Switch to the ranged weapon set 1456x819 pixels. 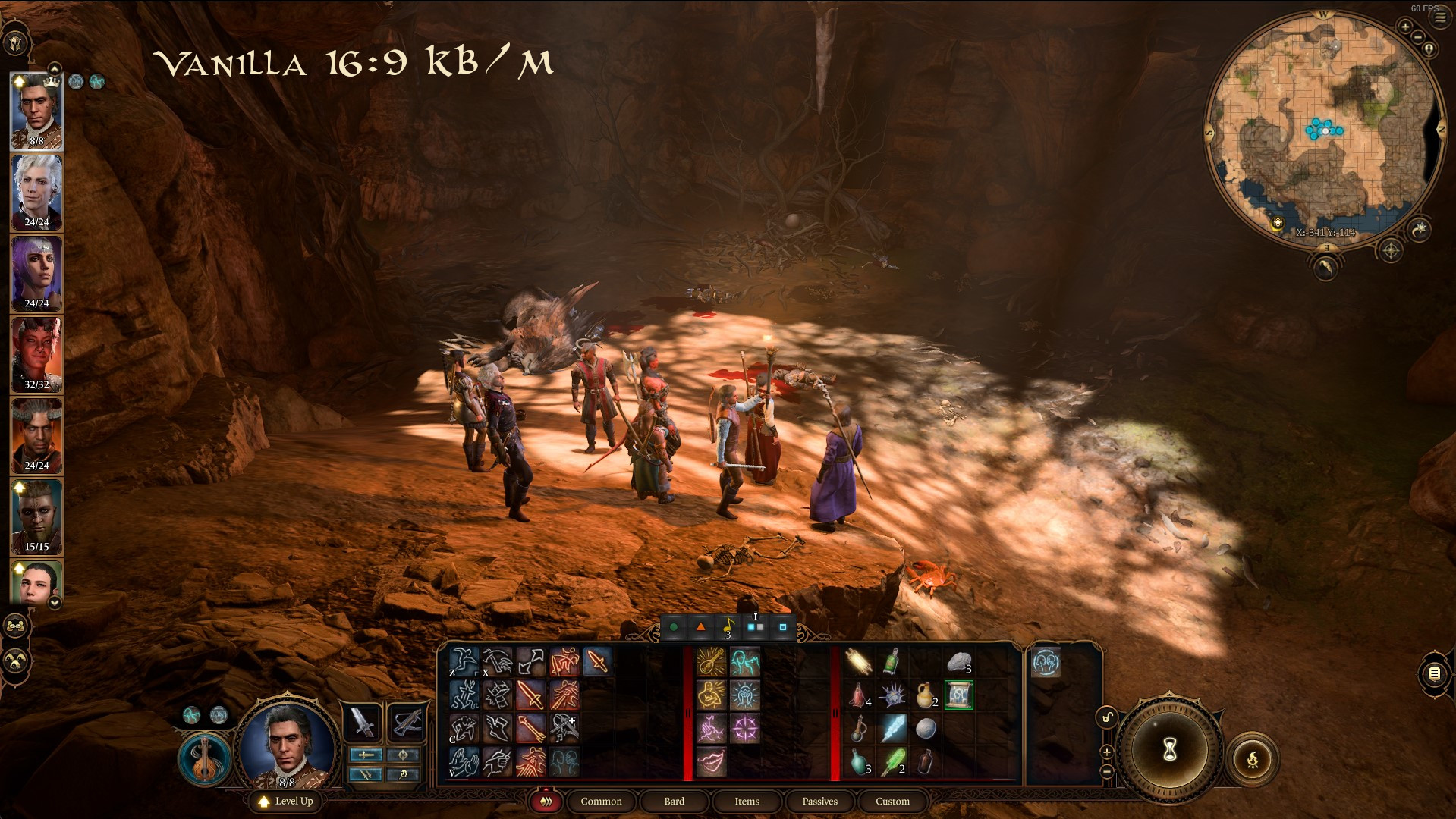point(407,722)
